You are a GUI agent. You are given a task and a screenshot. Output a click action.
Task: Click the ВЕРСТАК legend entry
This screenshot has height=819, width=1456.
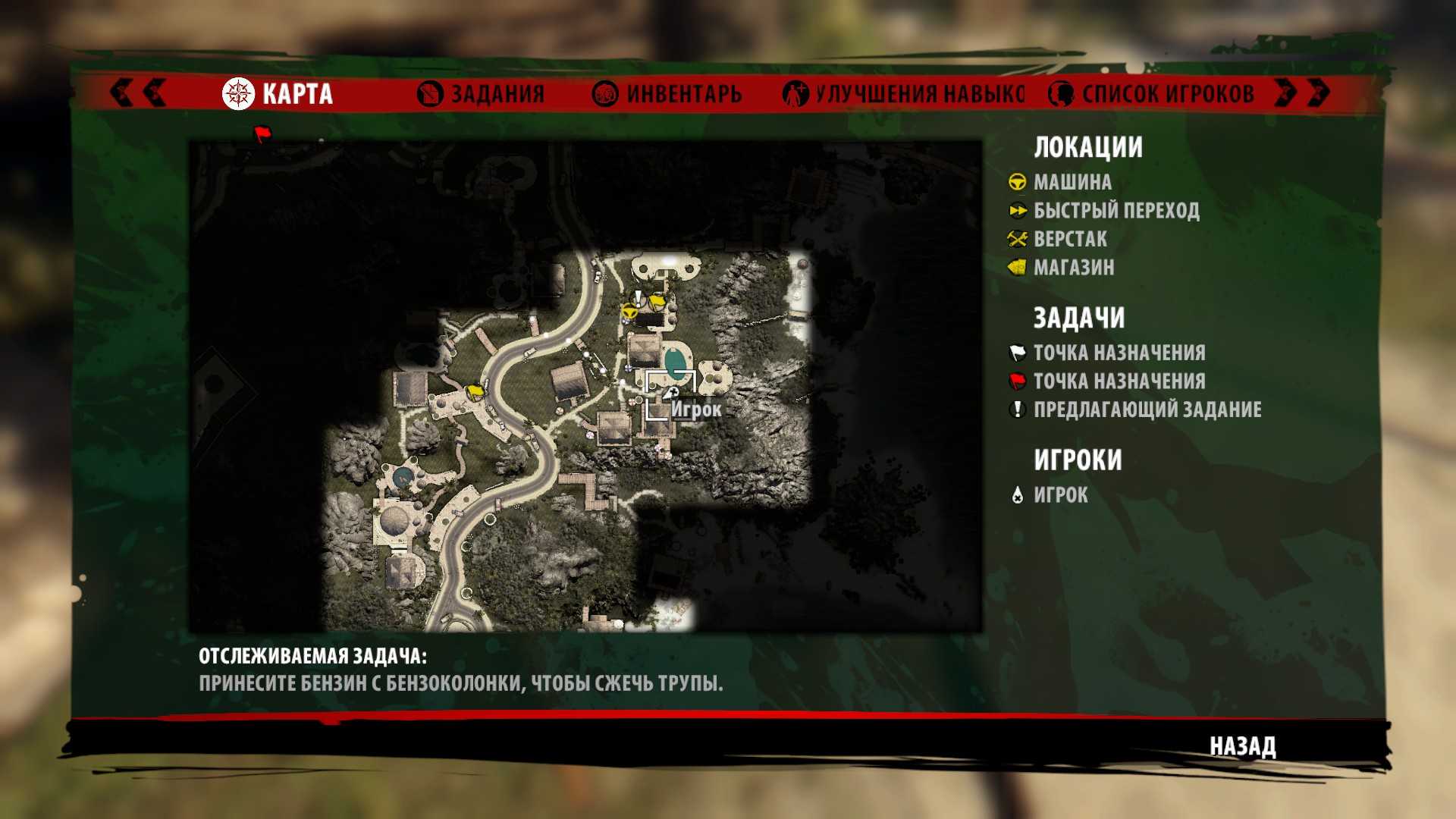(x=1069, y=239)
